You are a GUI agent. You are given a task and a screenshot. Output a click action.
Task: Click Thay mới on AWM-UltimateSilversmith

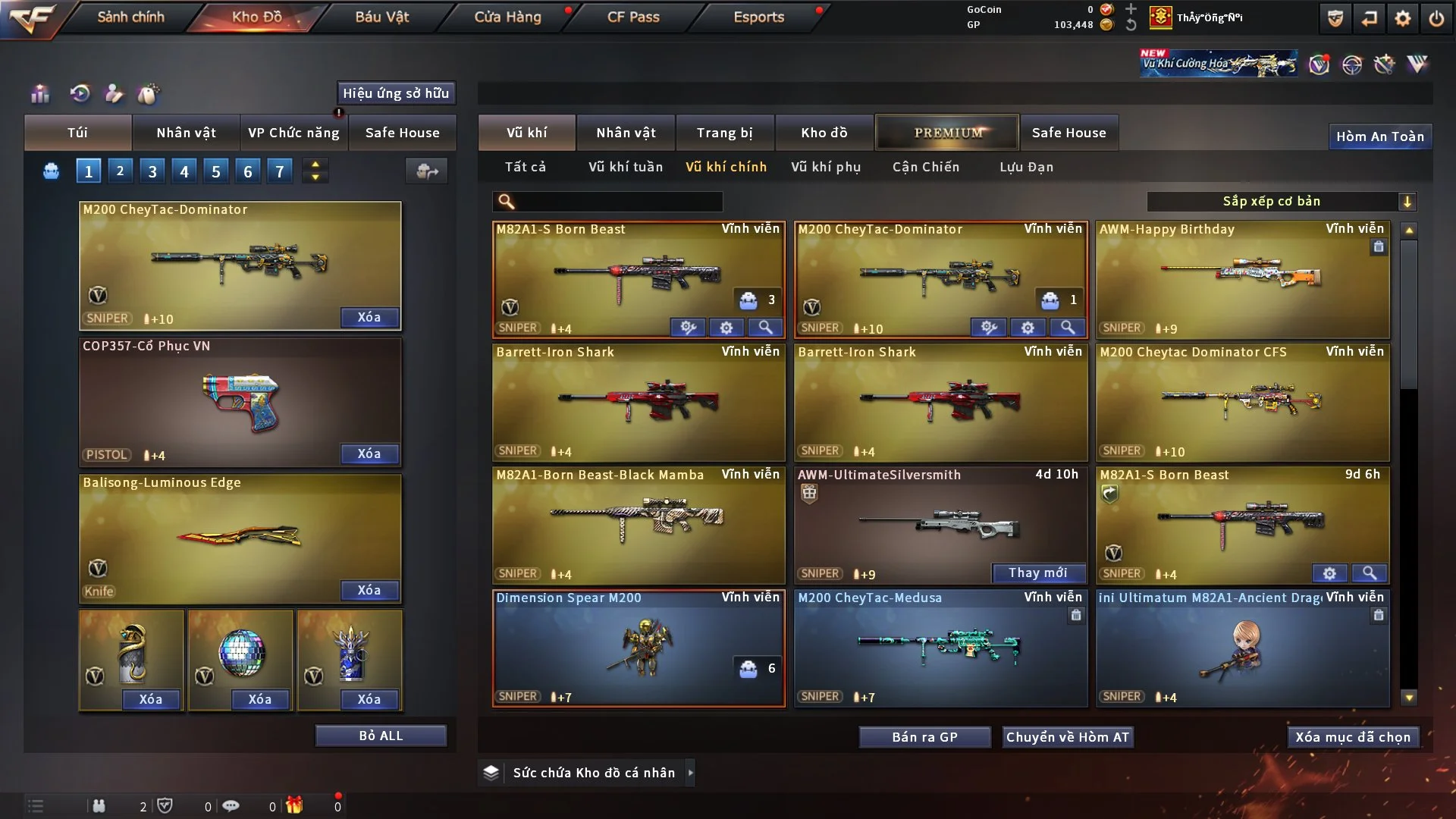(1038, 573)
